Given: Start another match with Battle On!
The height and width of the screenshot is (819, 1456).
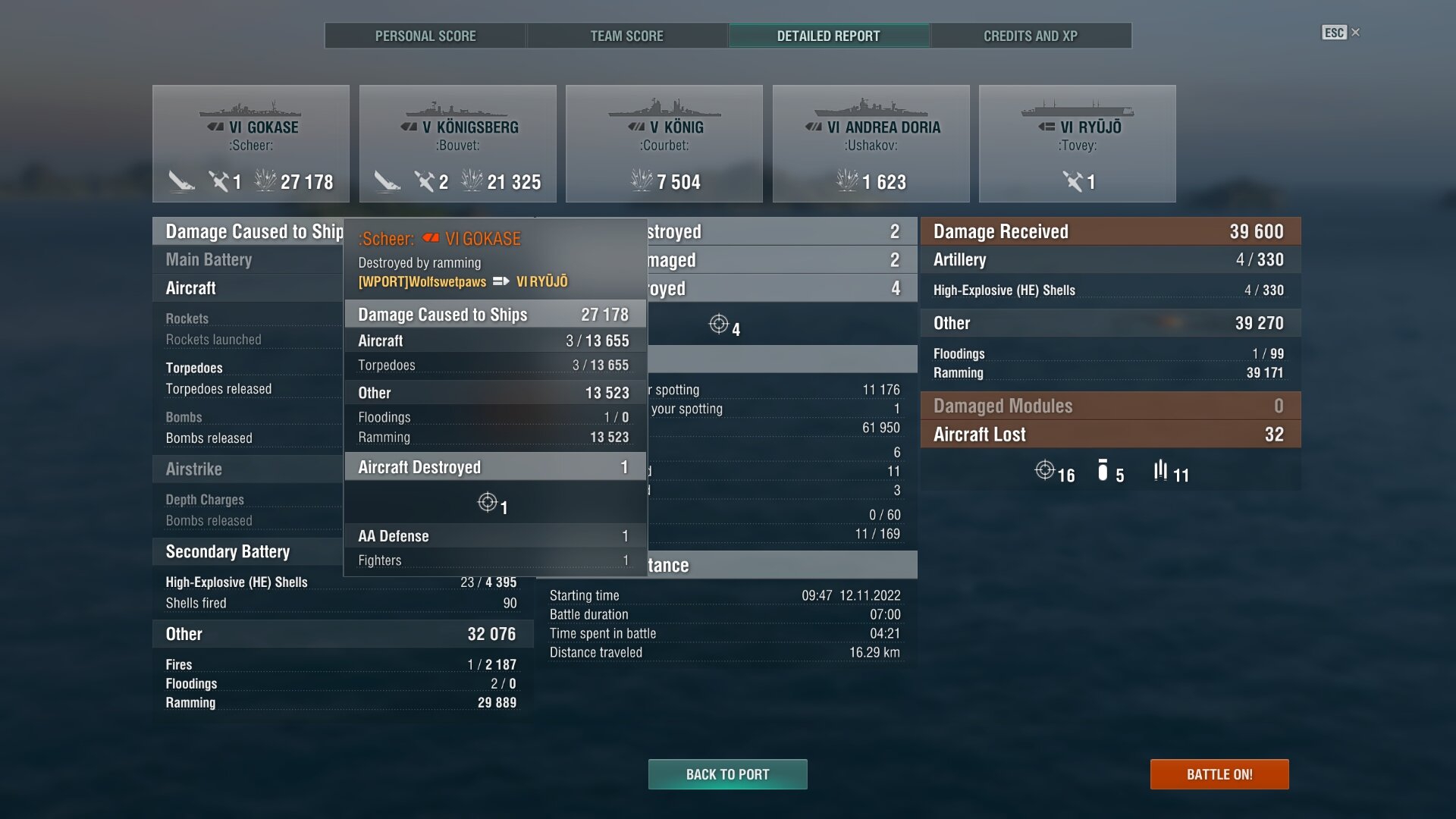Looking at the screenshot, I should (x=1219, y=774).
